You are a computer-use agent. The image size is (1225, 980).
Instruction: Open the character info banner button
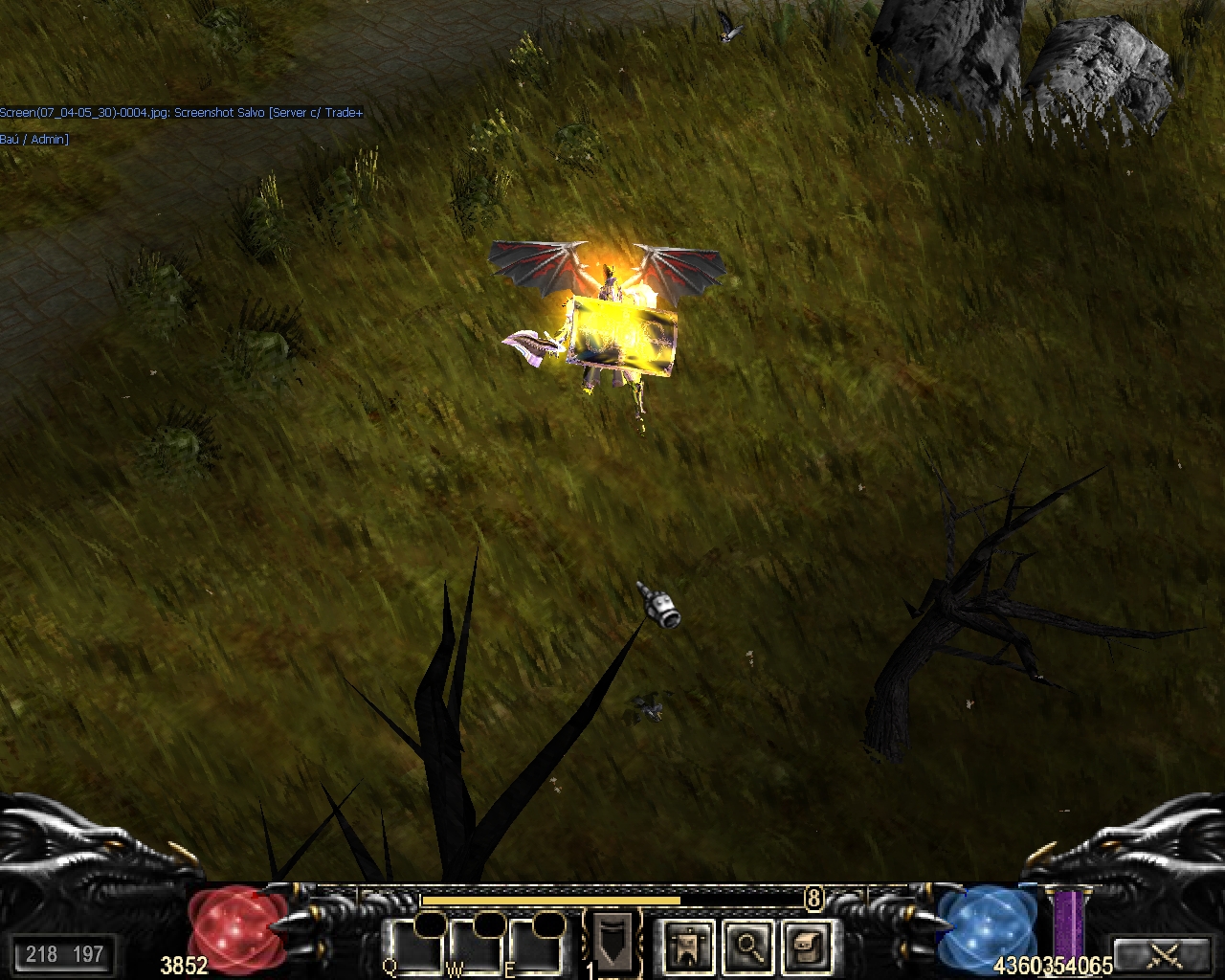click(688, 946)
